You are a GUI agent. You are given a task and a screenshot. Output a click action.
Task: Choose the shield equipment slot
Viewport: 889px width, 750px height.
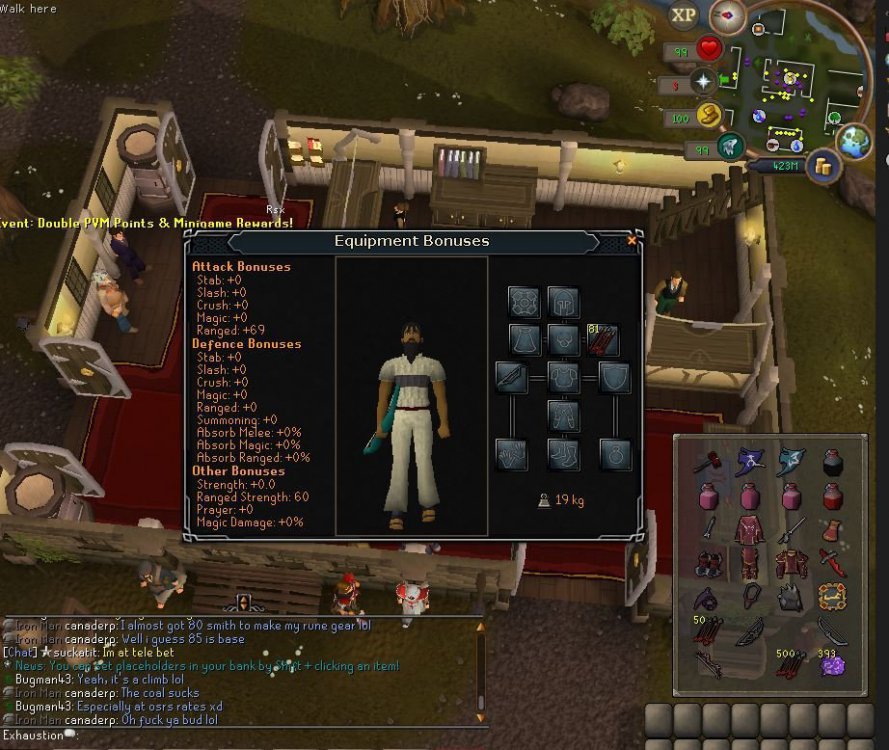point(615,377)
